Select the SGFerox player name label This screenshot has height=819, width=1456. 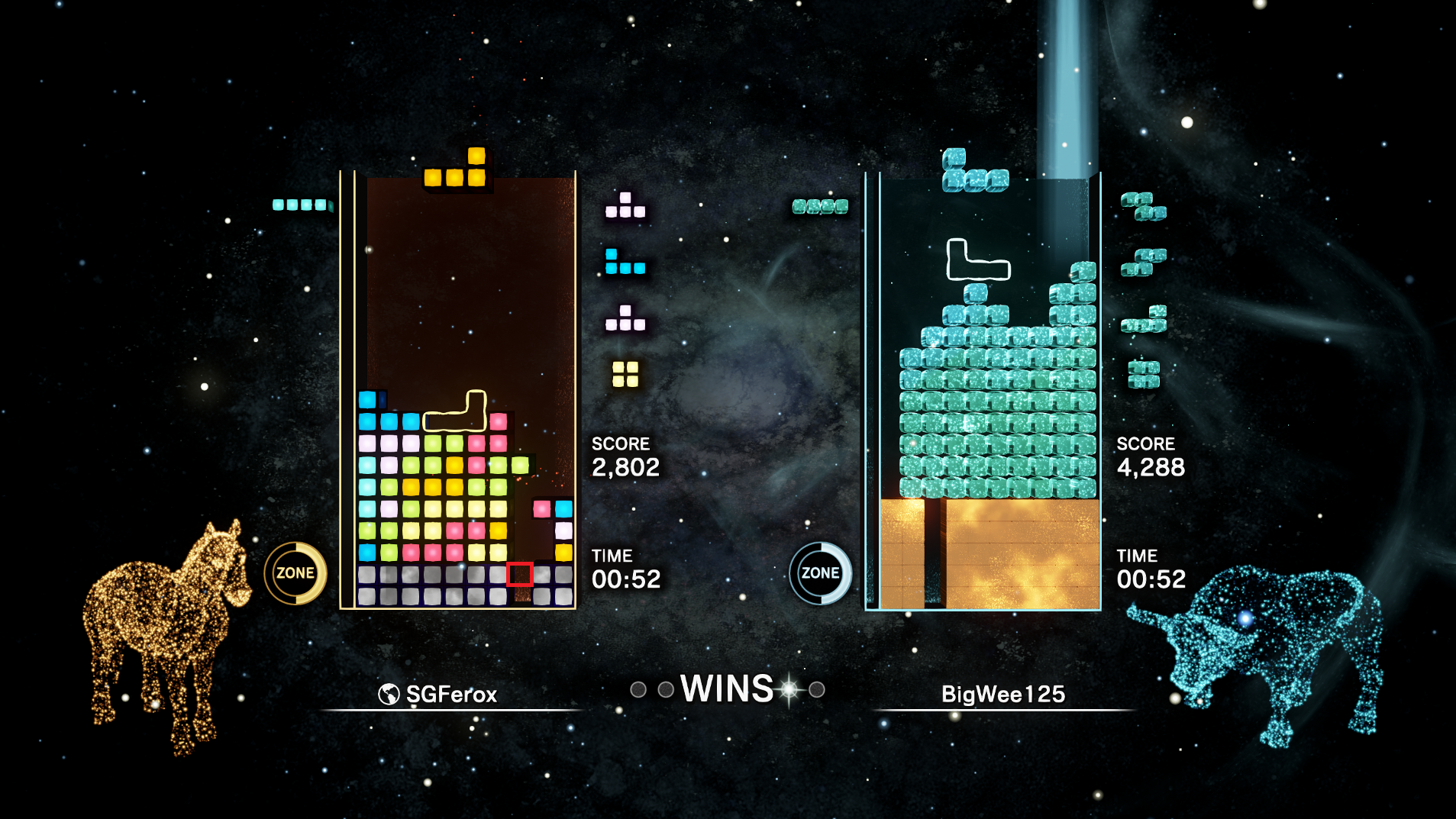pyautogui.click(x=450, y=694)
